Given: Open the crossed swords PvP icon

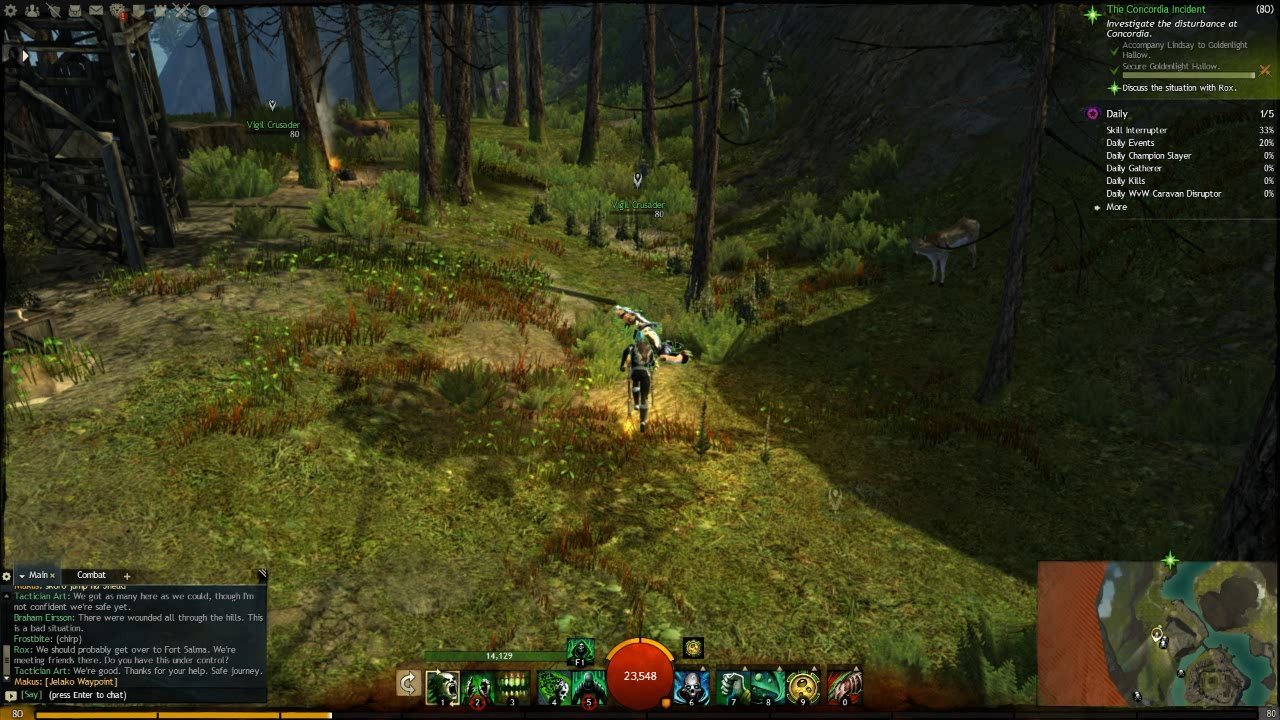Looking at the screenshot, I should 181,11.
